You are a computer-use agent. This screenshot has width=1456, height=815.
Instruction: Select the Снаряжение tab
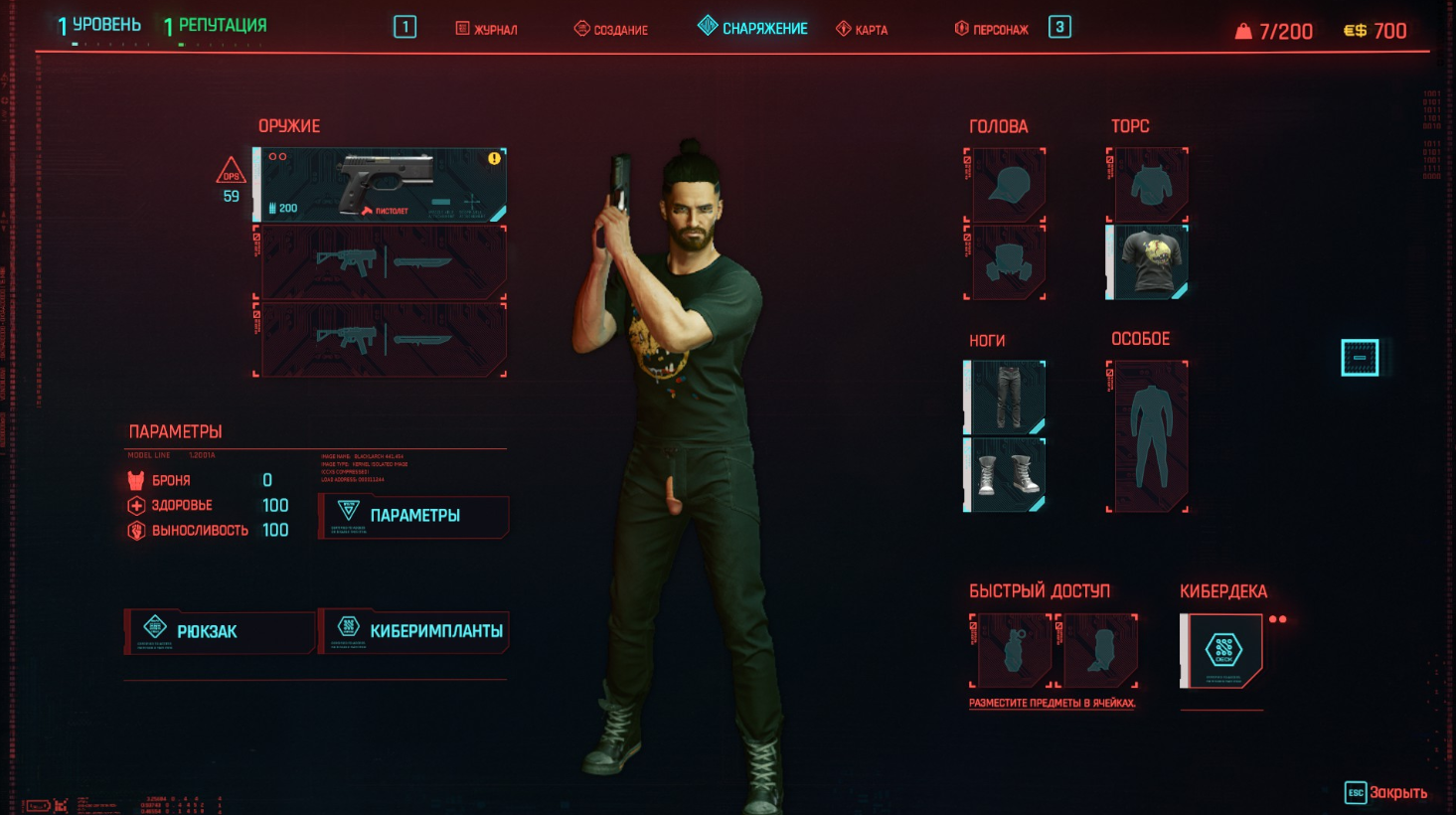click(x=753, y=28)
